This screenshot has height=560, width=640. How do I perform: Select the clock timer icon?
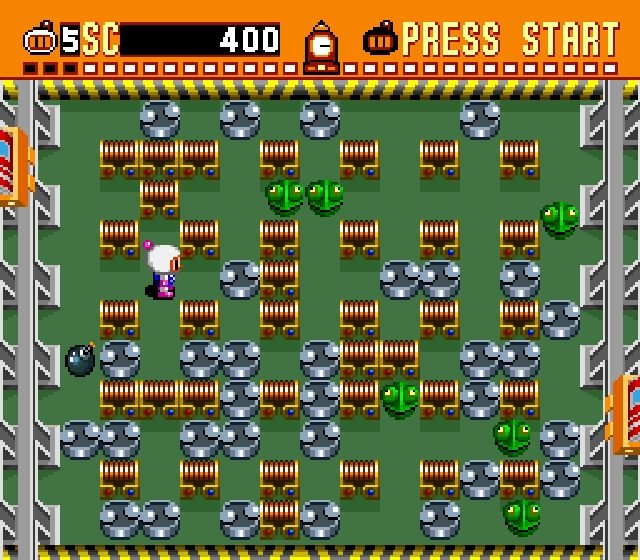pos(321,47)
